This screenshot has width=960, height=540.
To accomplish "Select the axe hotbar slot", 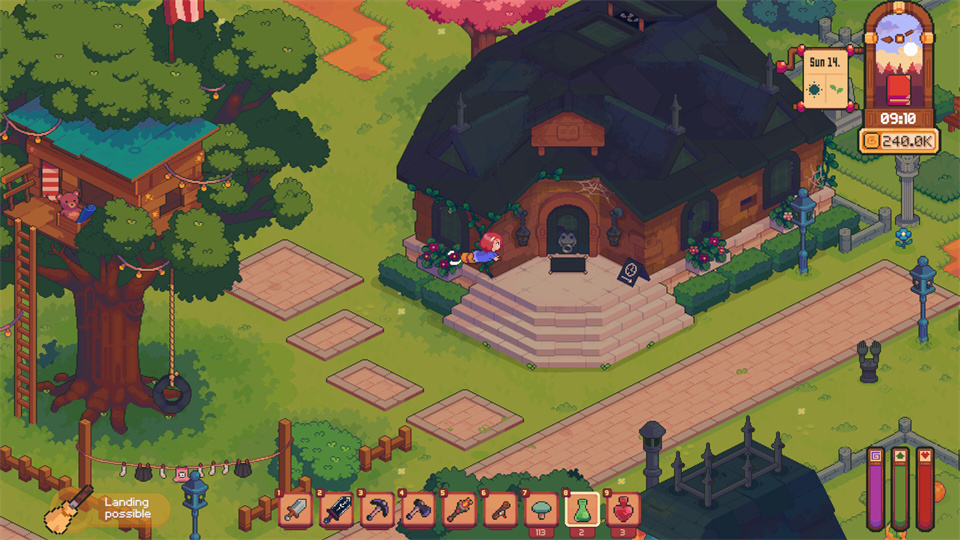I will click(419, 510).
